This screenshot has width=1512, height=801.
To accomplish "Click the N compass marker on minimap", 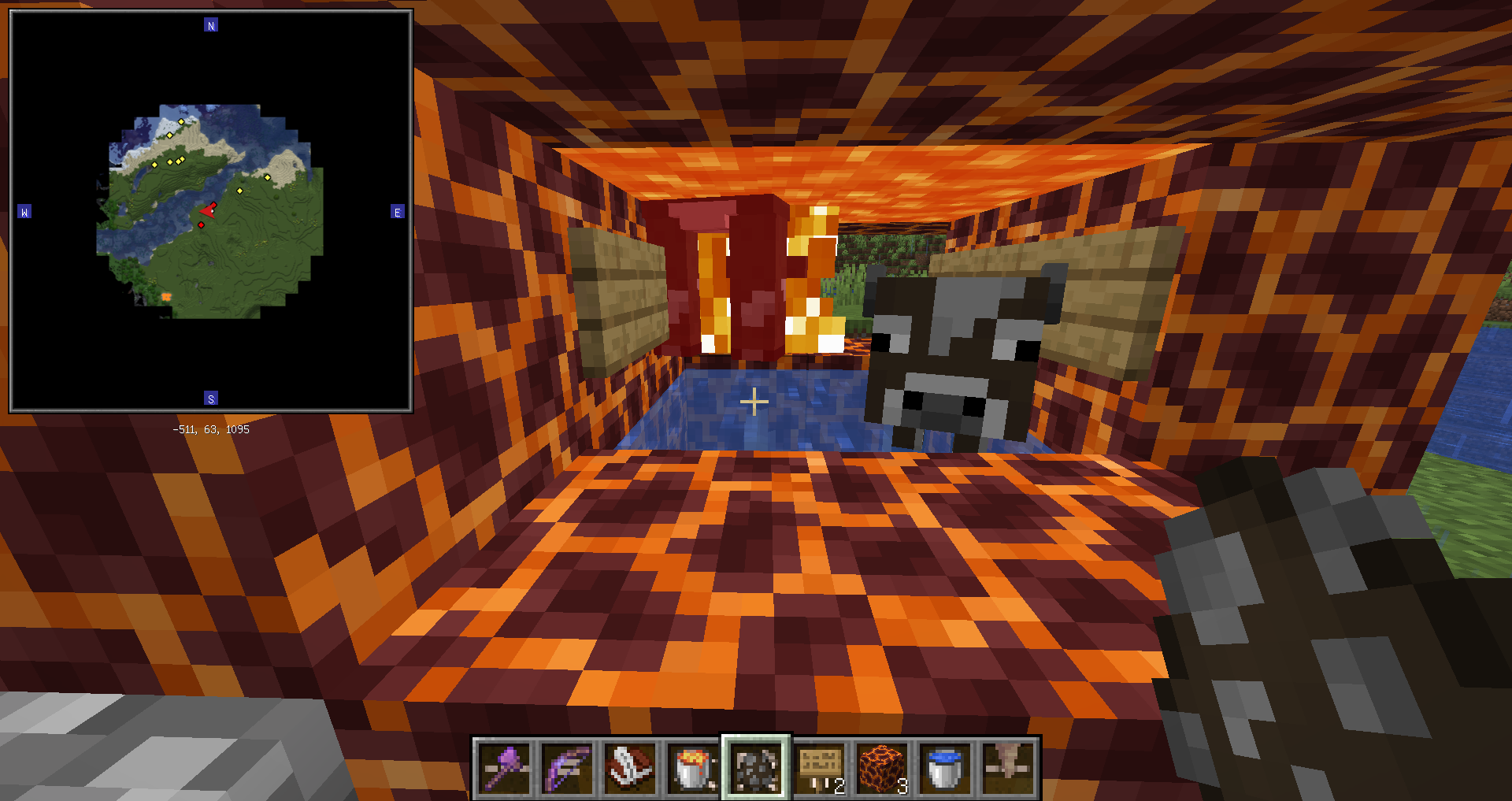I will click(211, 25).
